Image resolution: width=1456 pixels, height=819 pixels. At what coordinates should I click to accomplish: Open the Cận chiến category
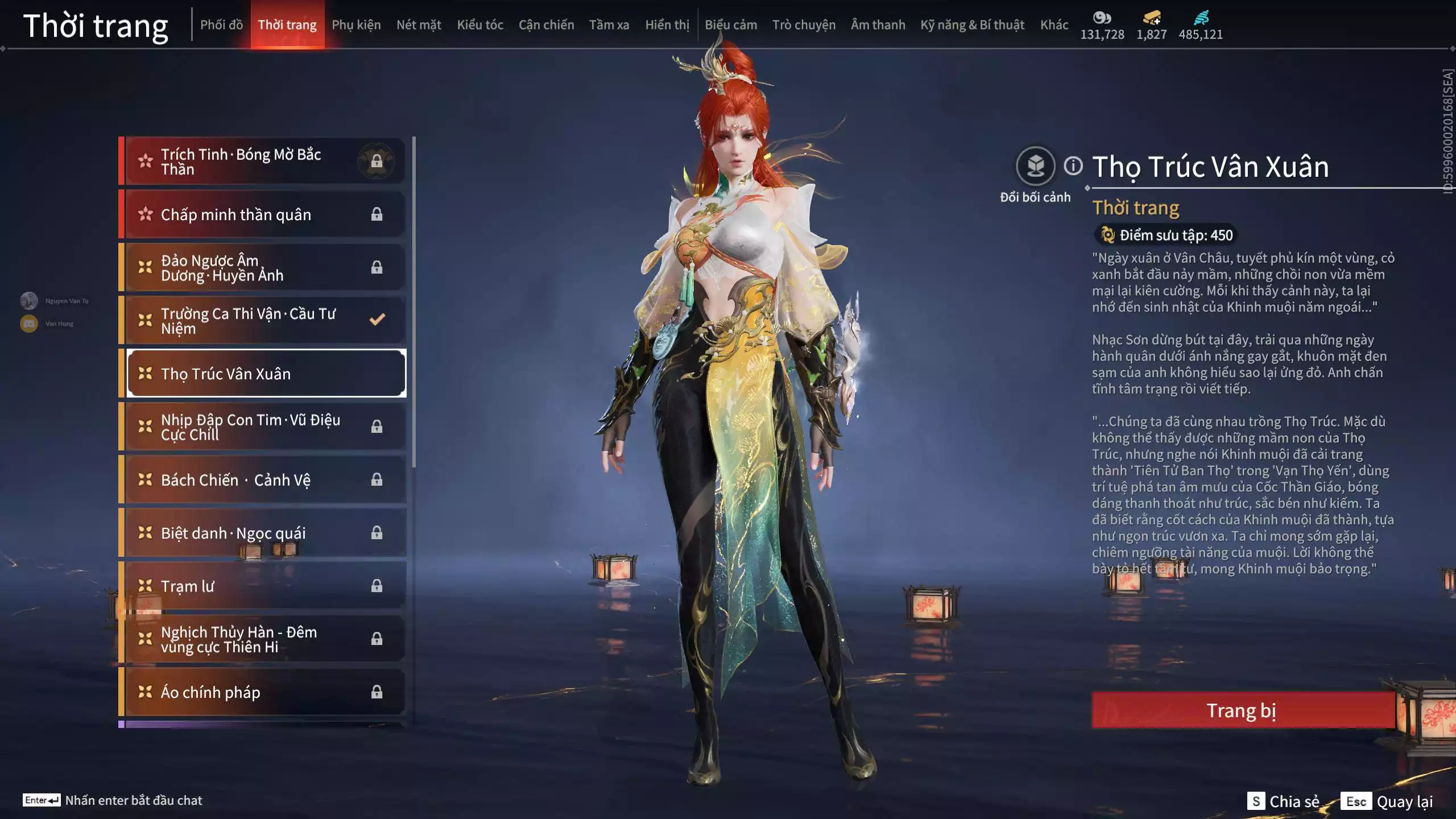[x=546, y=25]
